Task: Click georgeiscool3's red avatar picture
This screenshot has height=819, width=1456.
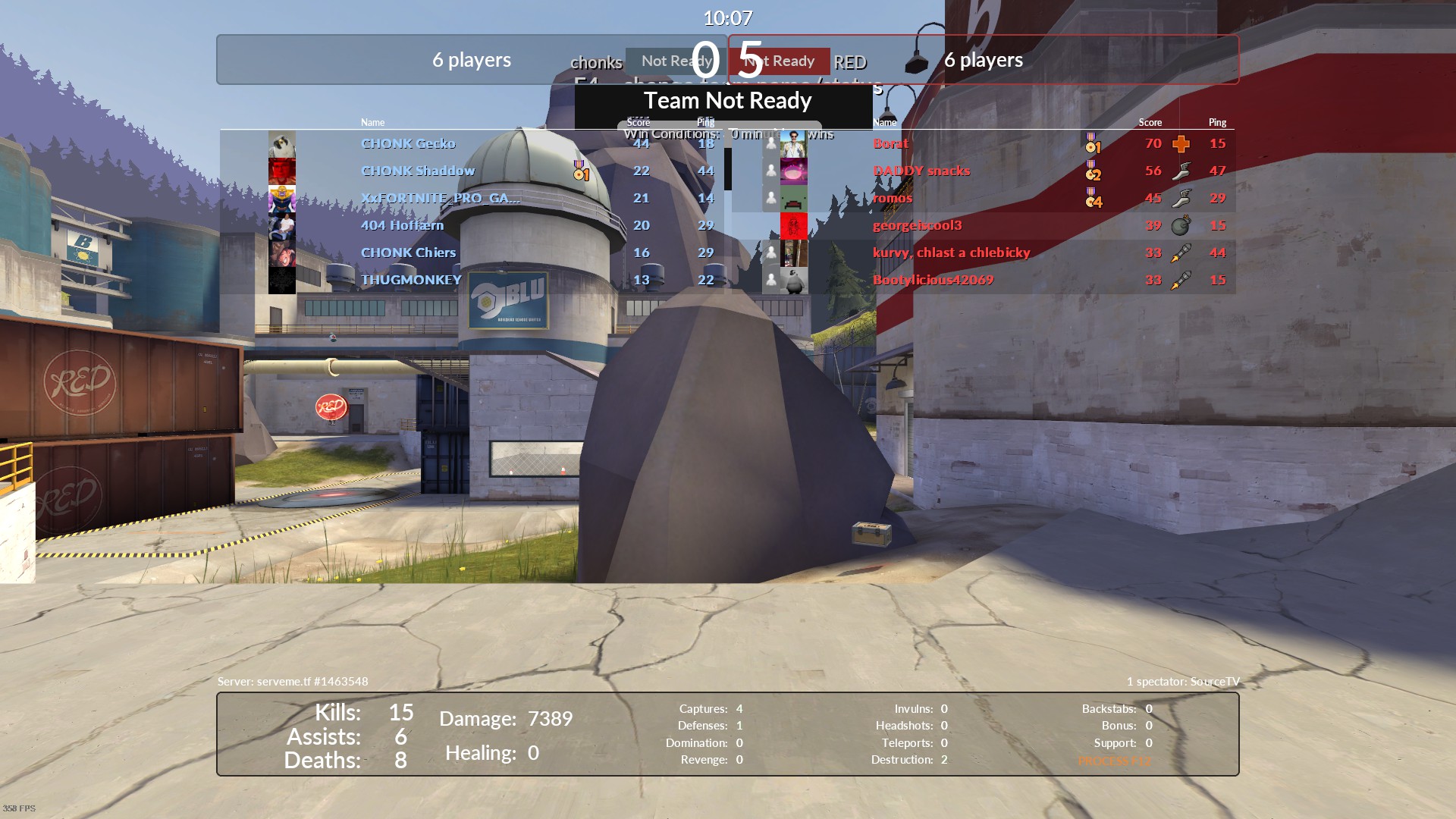Action: 793,225
